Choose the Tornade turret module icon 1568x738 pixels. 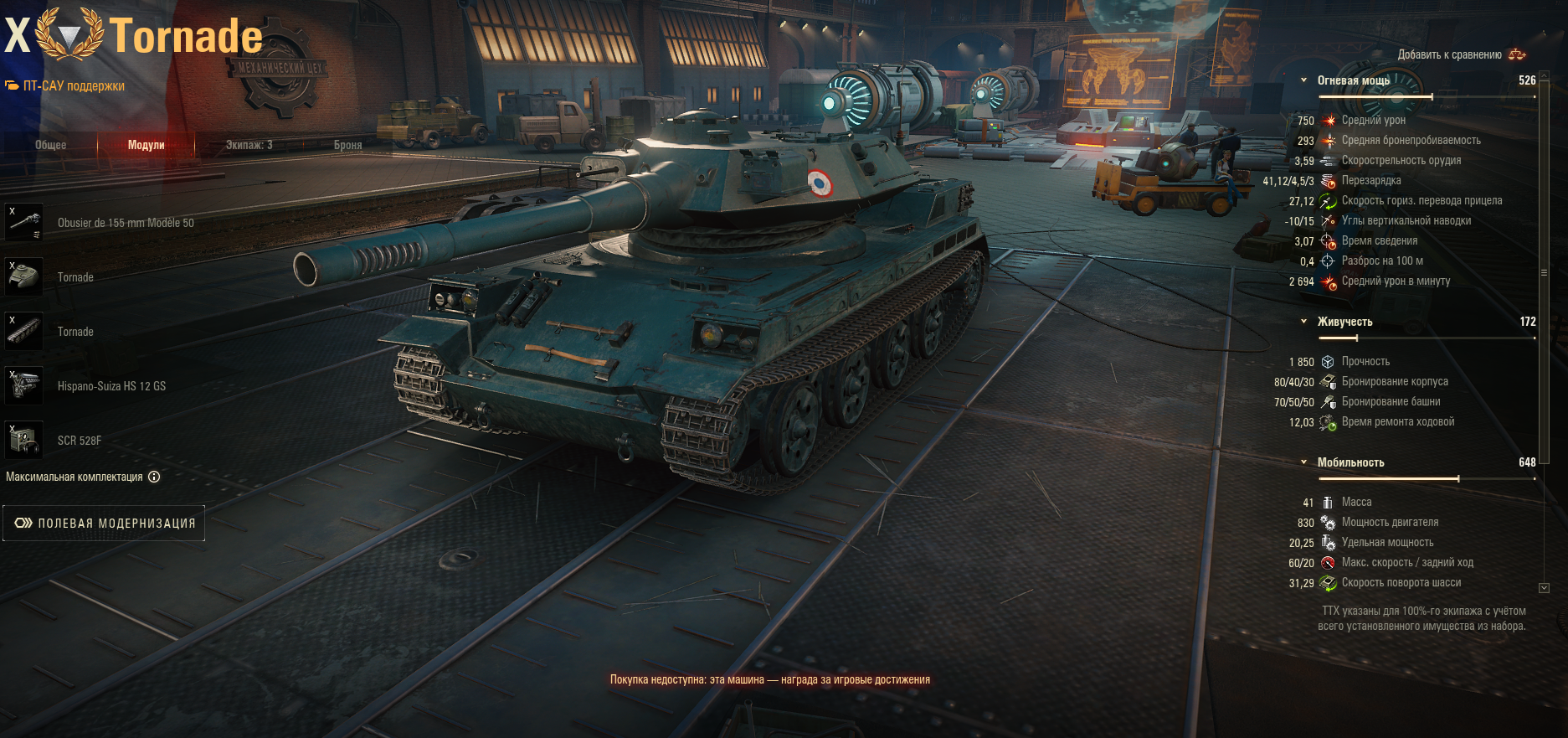pyautogui.click(x=24, y=277)
